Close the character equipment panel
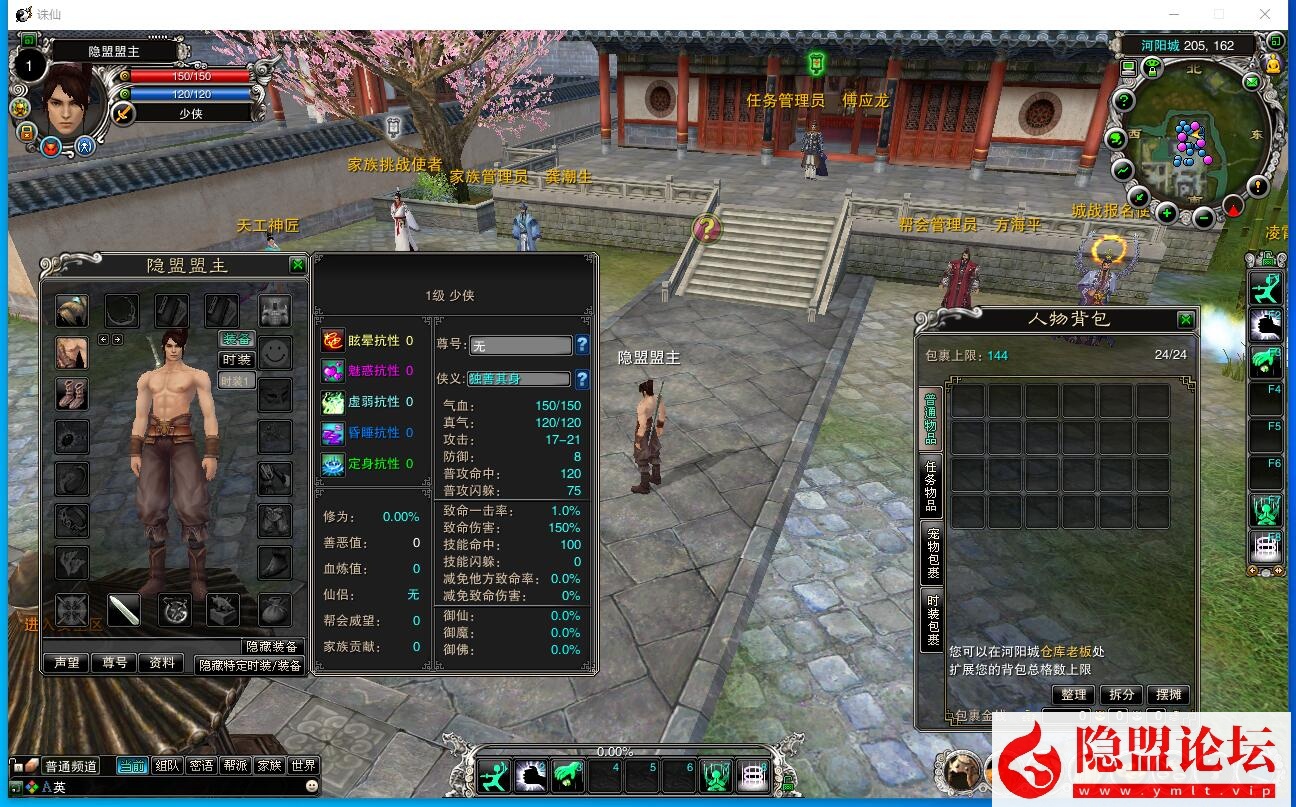The height and width of the screenshot is (807, 1296). 298,265
